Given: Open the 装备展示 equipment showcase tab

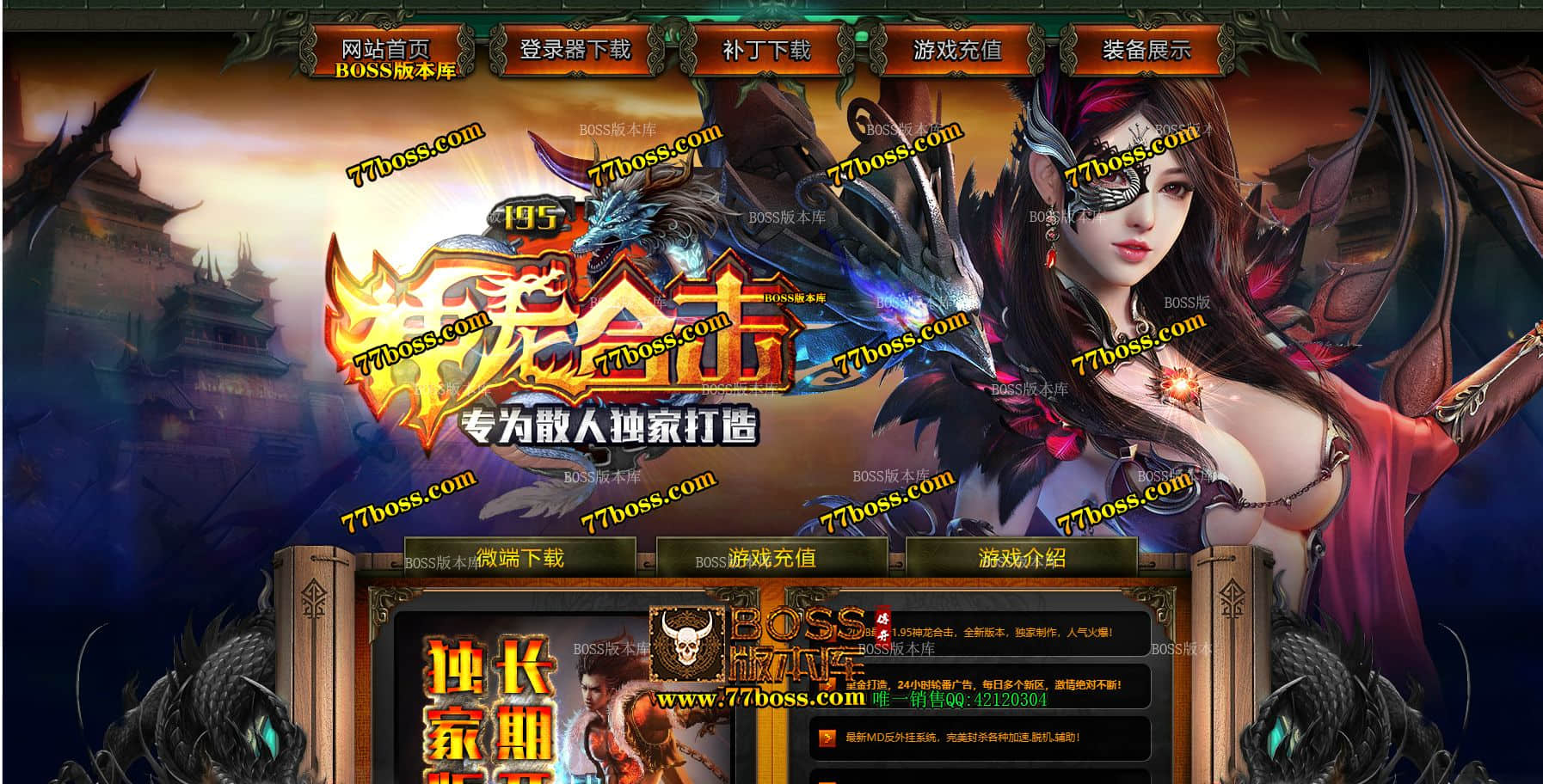Looking at the screenshot, I should click(x=1147, y=51).
